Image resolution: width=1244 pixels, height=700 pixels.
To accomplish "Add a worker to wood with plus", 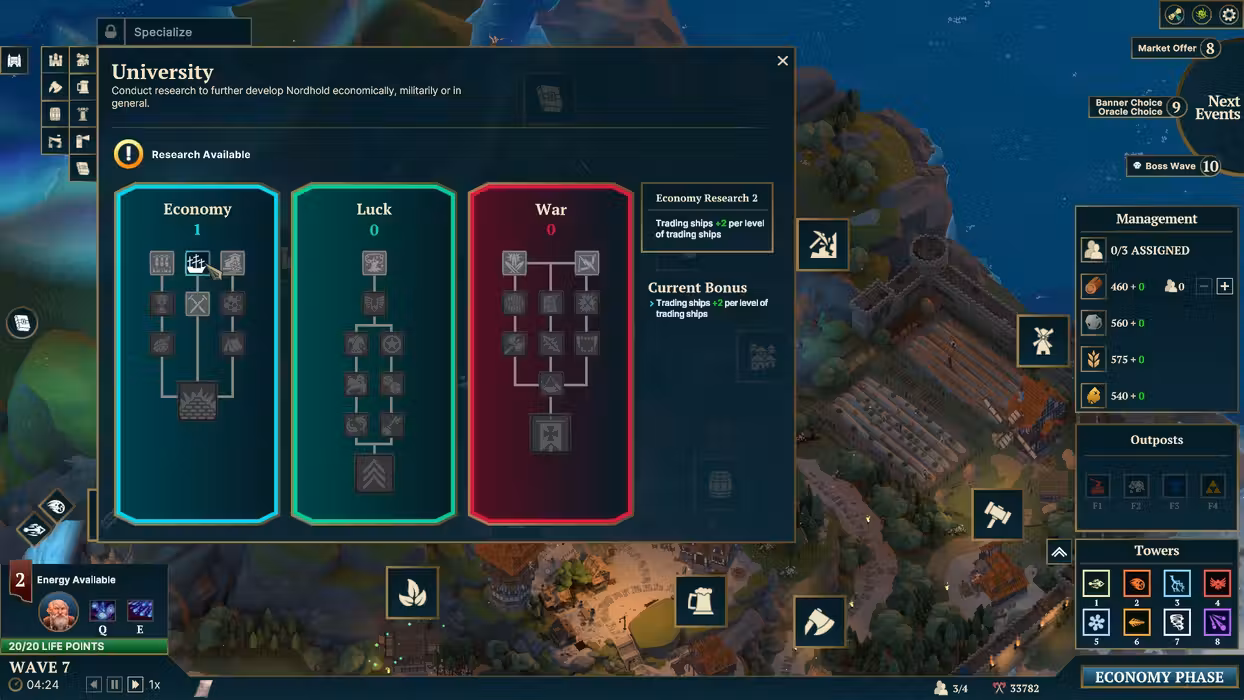I will [x=1225, y=287].
